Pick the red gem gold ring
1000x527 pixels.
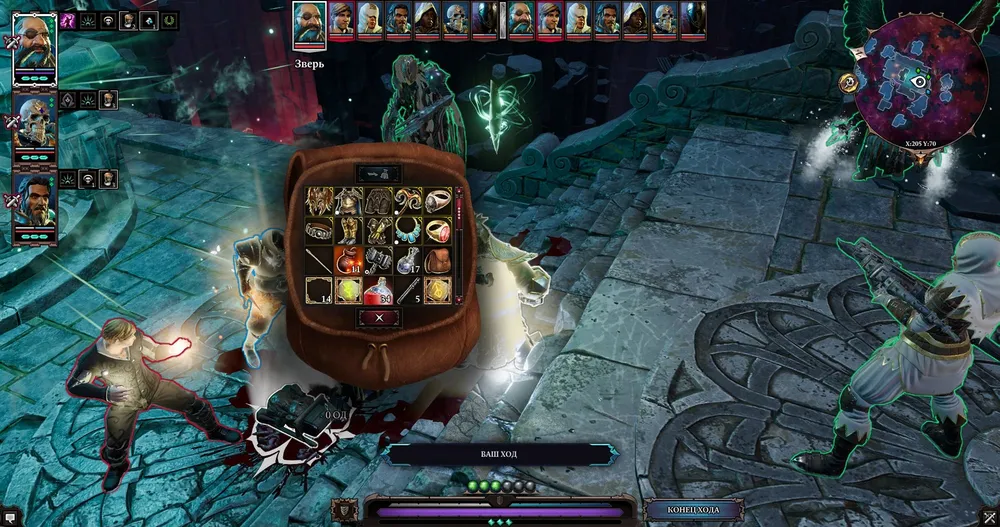click(438, 230)
